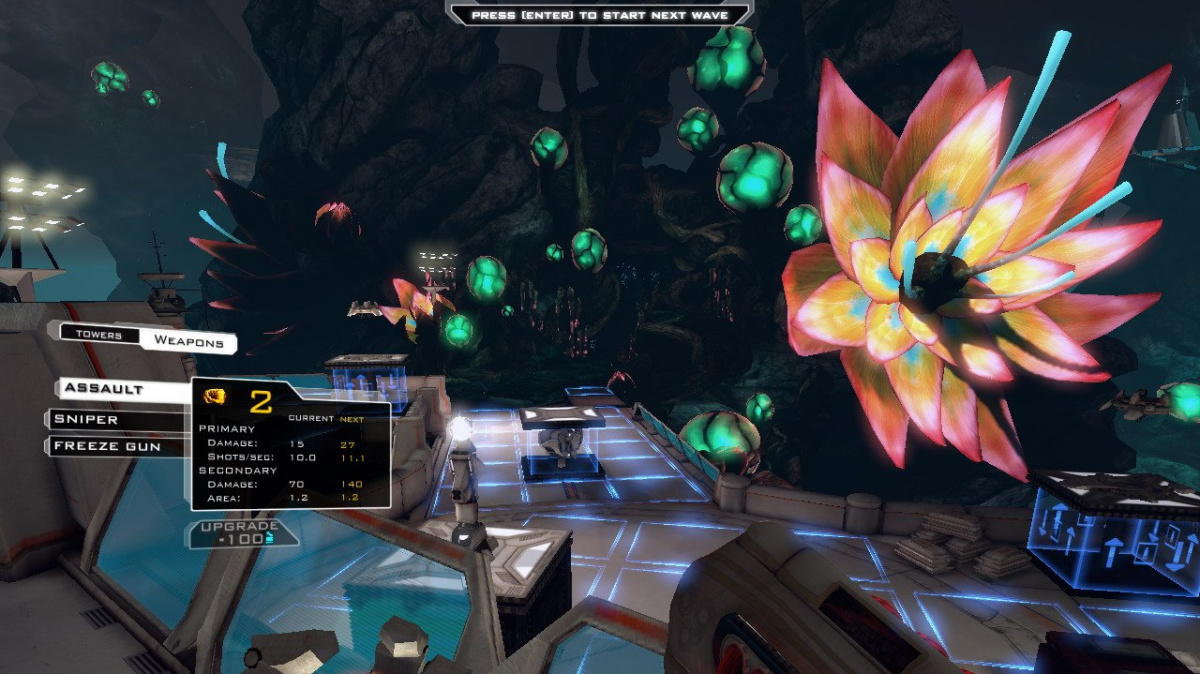Select the Assault weapon entry

(x=118, y=388)
